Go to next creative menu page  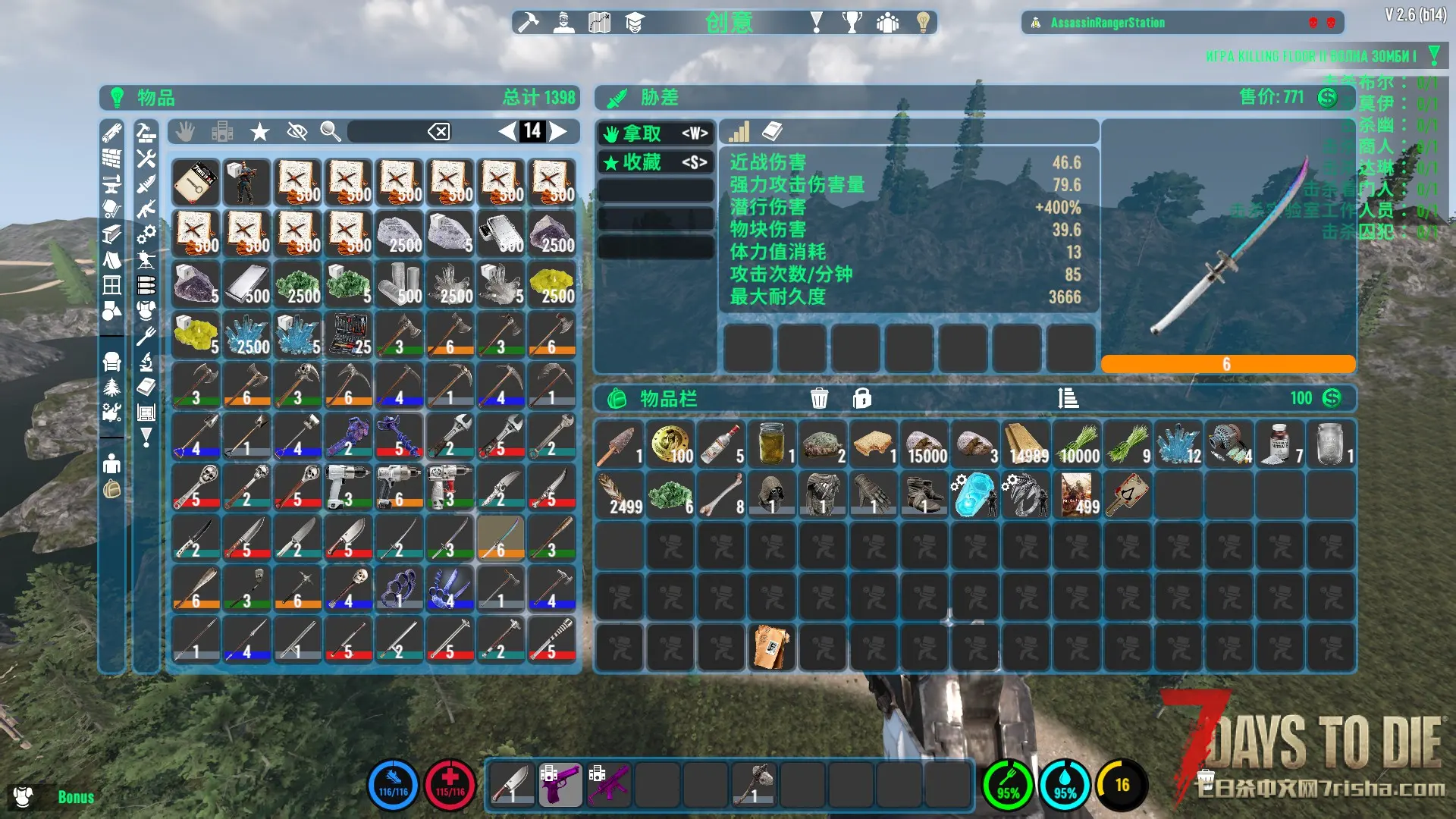[x=559, y=131]
